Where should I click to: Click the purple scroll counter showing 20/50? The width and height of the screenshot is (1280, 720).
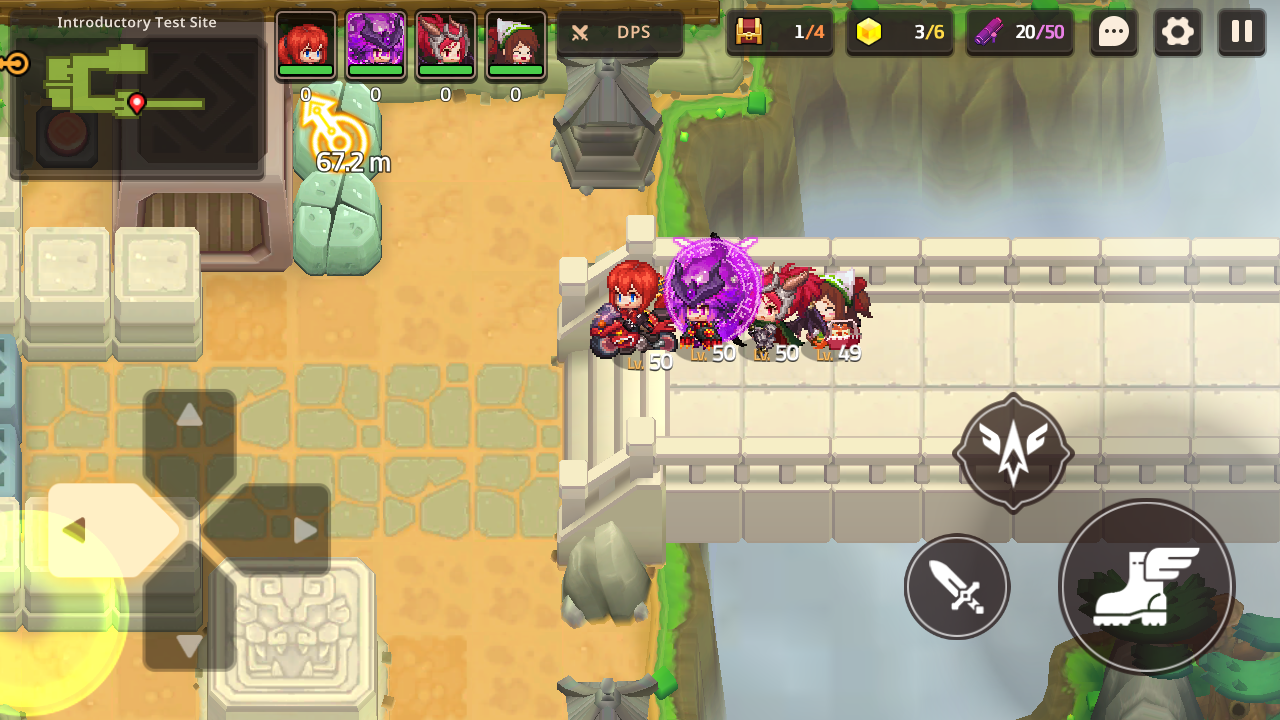(1020, 32)
